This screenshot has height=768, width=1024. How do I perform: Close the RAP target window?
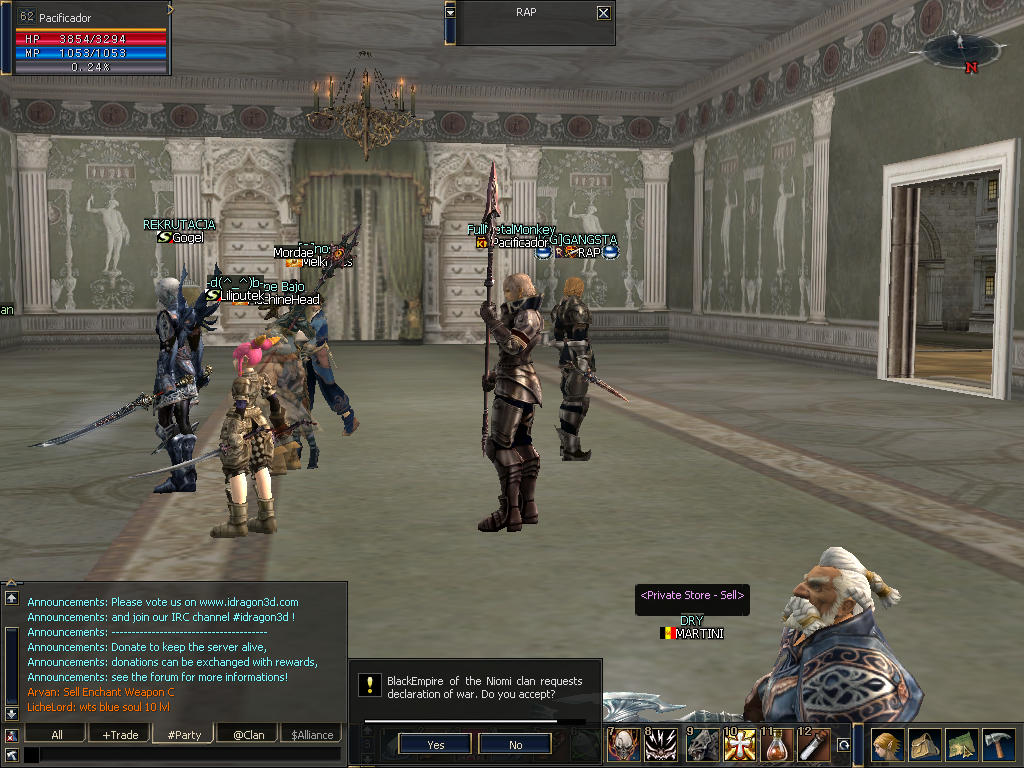pos(603,13)
